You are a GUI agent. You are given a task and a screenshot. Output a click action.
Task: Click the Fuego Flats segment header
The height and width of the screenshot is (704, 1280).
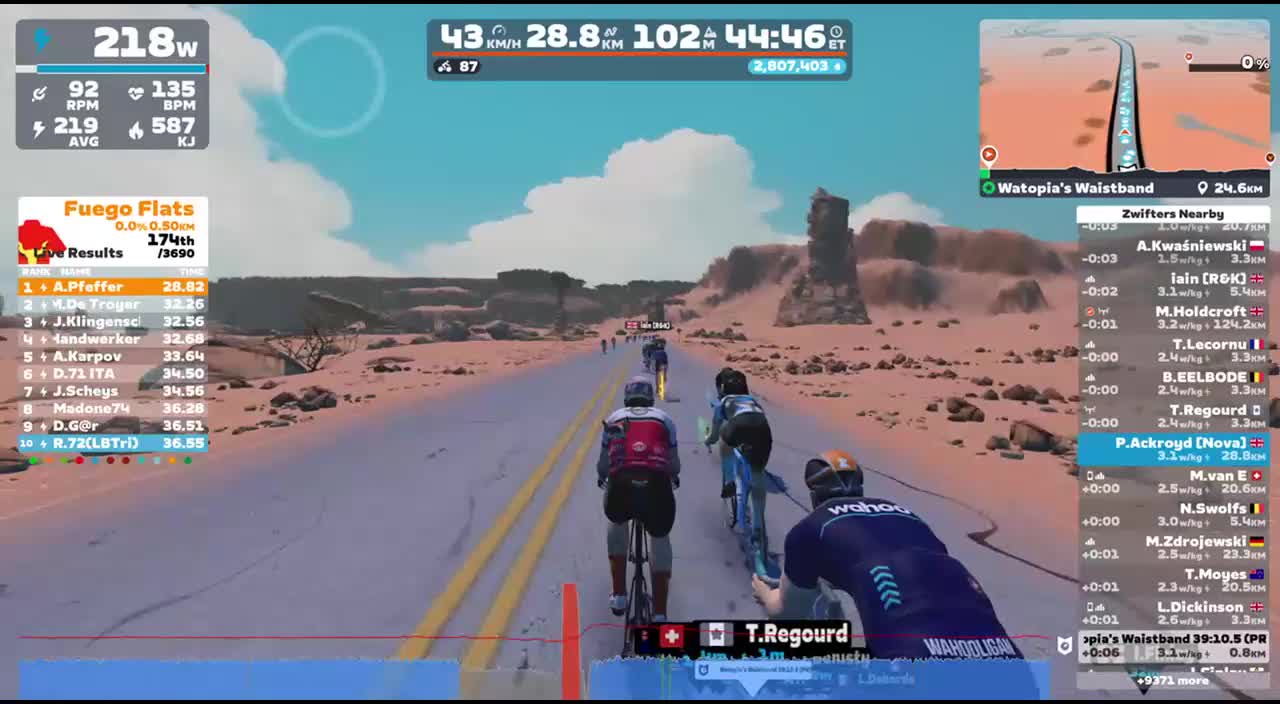pyautogui.click(x=128, y=209)
